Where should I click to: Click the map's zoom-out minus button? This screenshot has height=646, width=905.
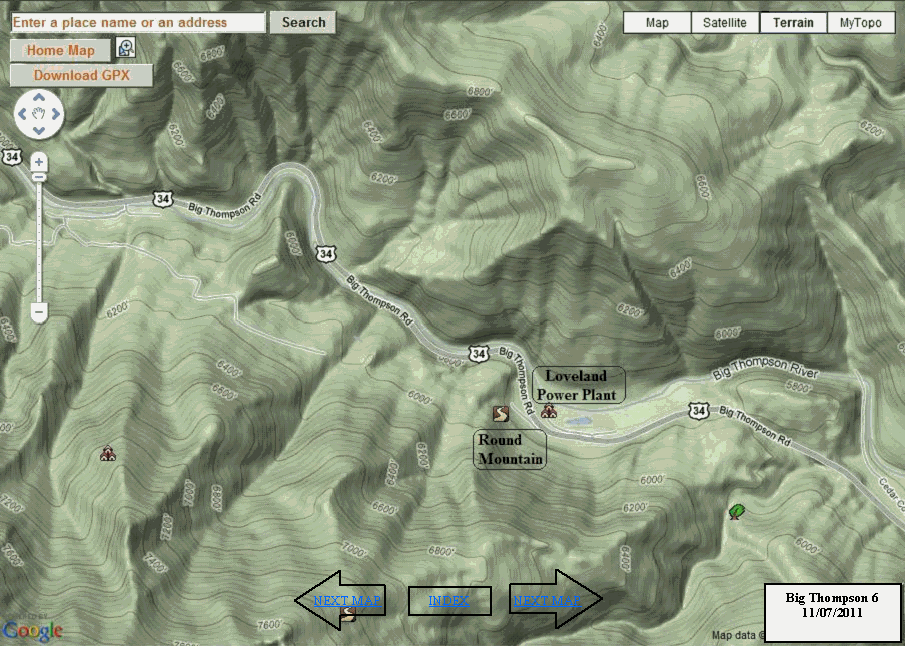tap(39, 313)
